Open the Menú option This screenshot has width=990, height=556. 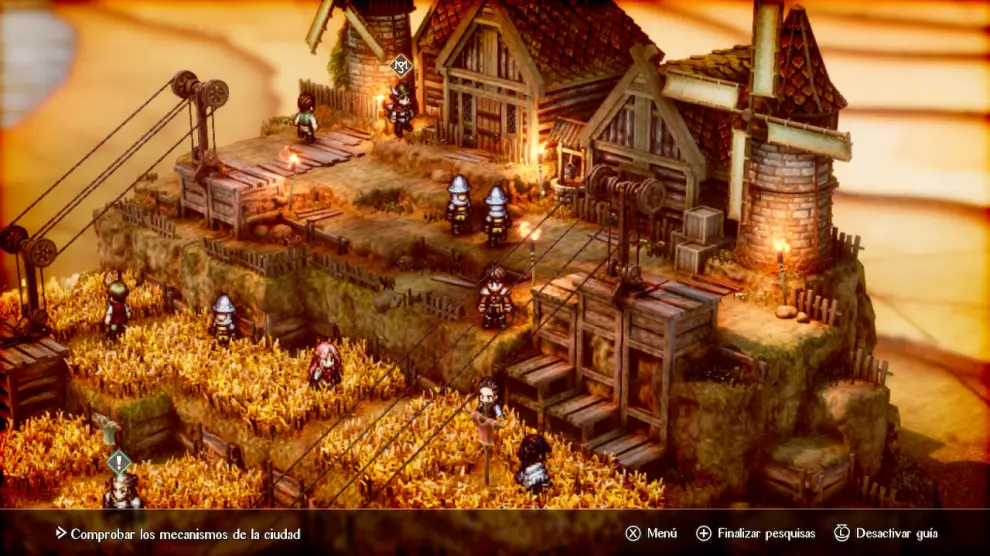[653, 534]
